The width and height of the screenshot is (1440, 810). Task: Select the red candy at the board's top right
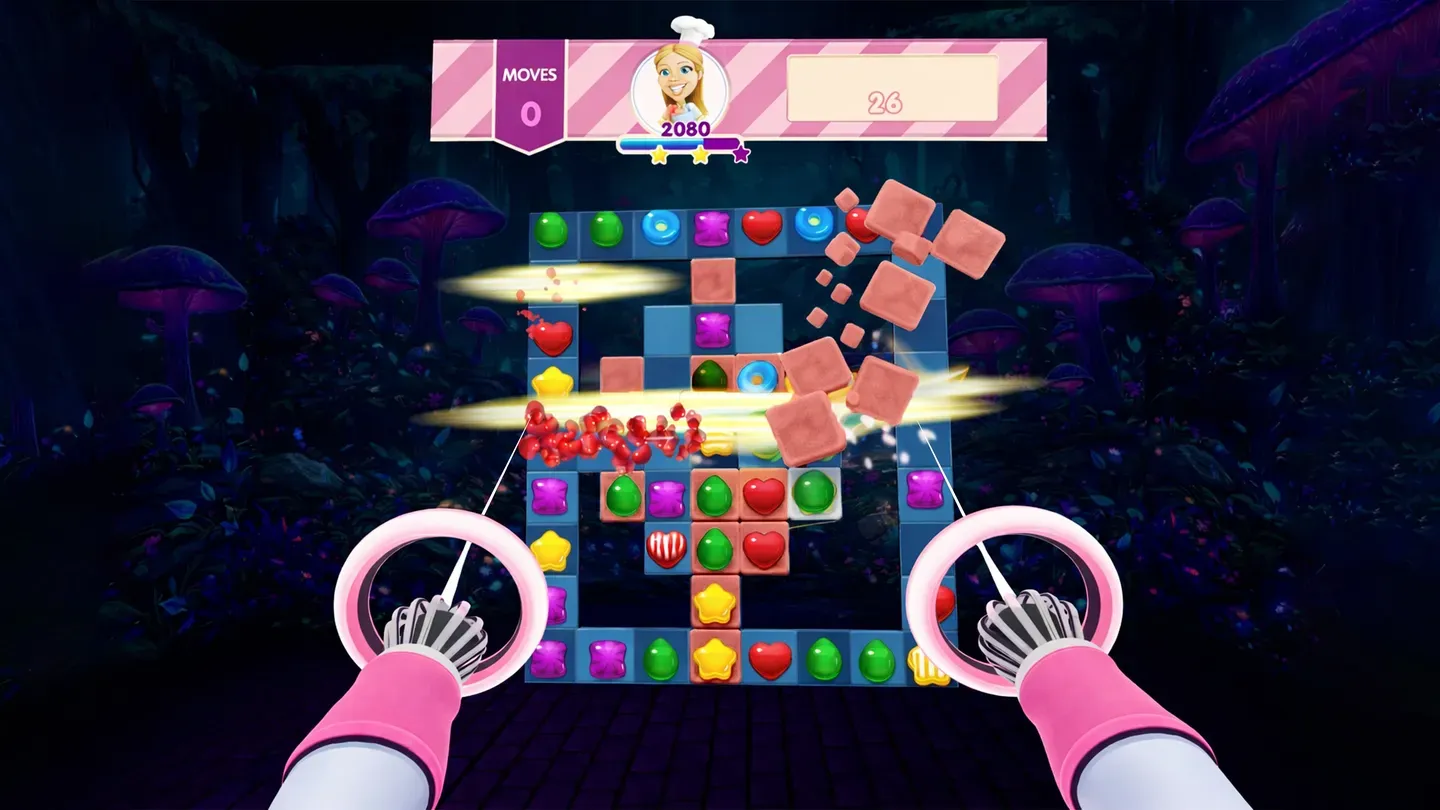point(860,223)
